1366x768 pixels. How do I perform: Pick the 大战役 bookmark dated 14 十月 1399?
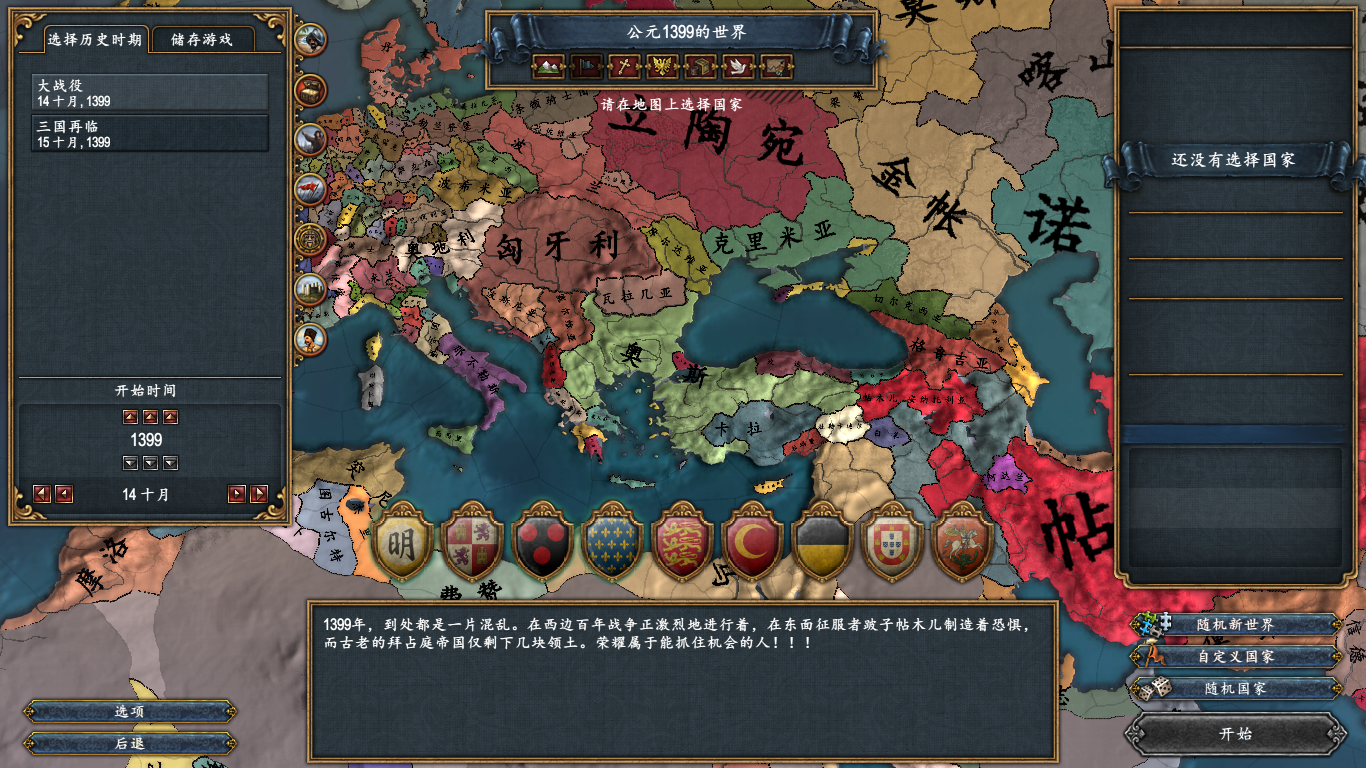click(150, 93)
